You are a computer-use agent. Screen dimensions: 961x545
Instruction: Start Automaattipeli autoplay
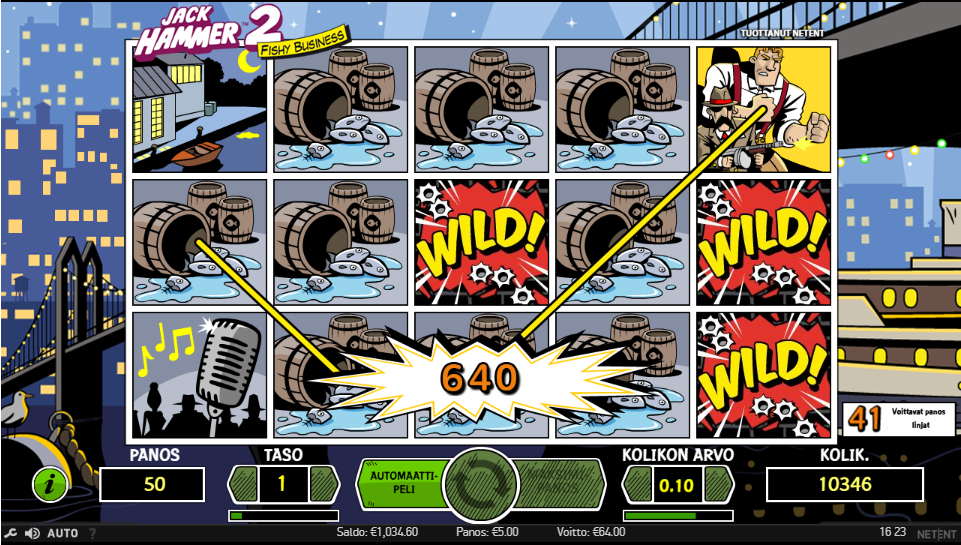tap(402, 483)
